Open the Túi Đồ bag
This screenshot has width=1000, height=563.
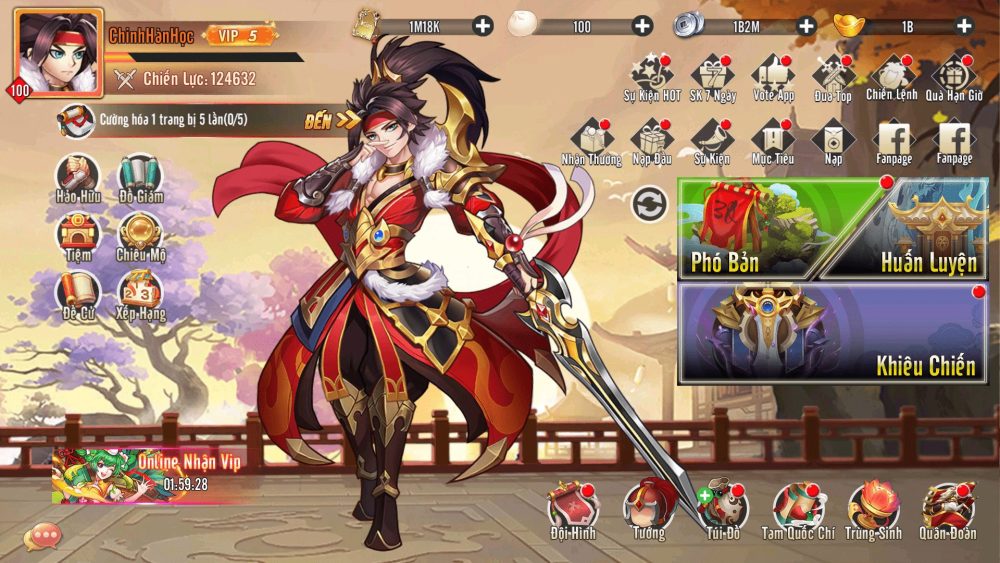point(722,510)
